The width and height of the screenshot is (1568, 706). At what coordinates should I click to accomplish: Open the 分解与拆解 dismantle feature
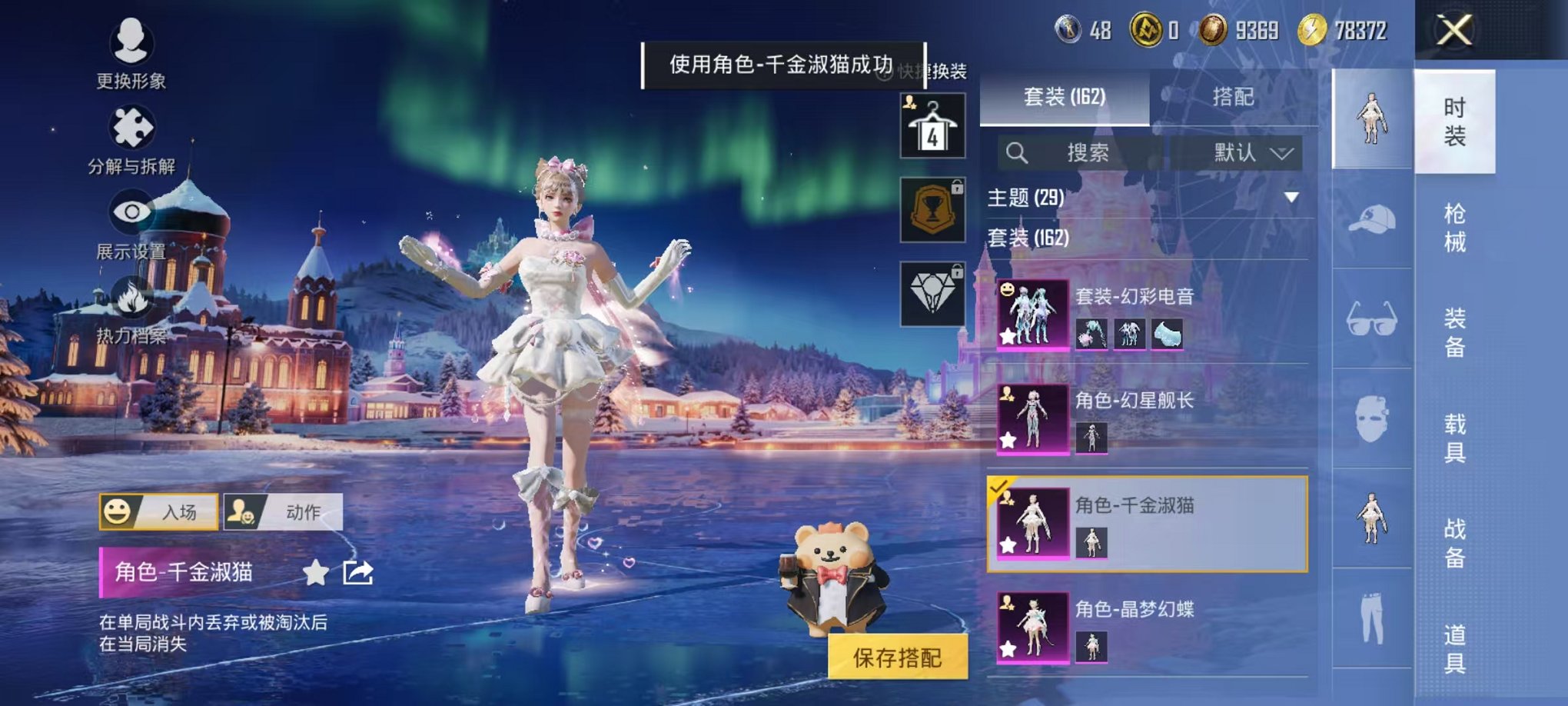tap(132, 127)
